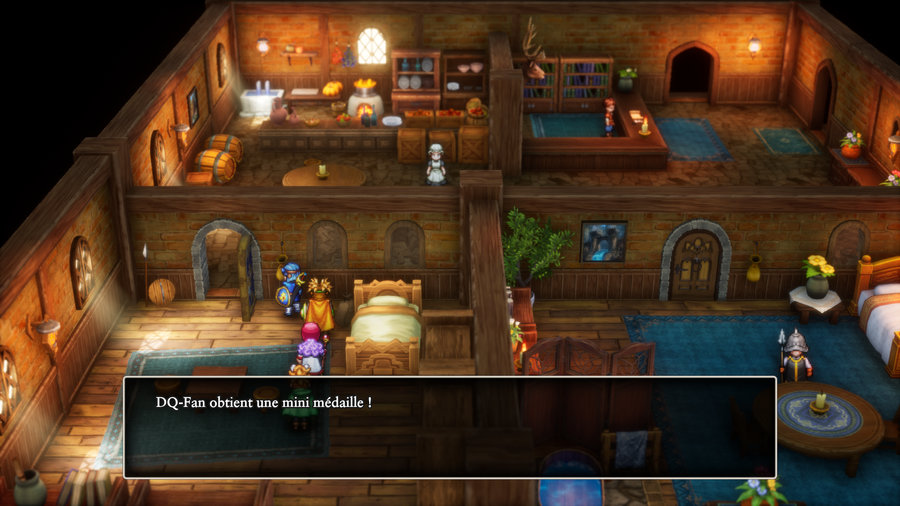This screenshot has height=506, width=900.
Task: Dismiss the mini médaille message box
Action: click(449, 427)
